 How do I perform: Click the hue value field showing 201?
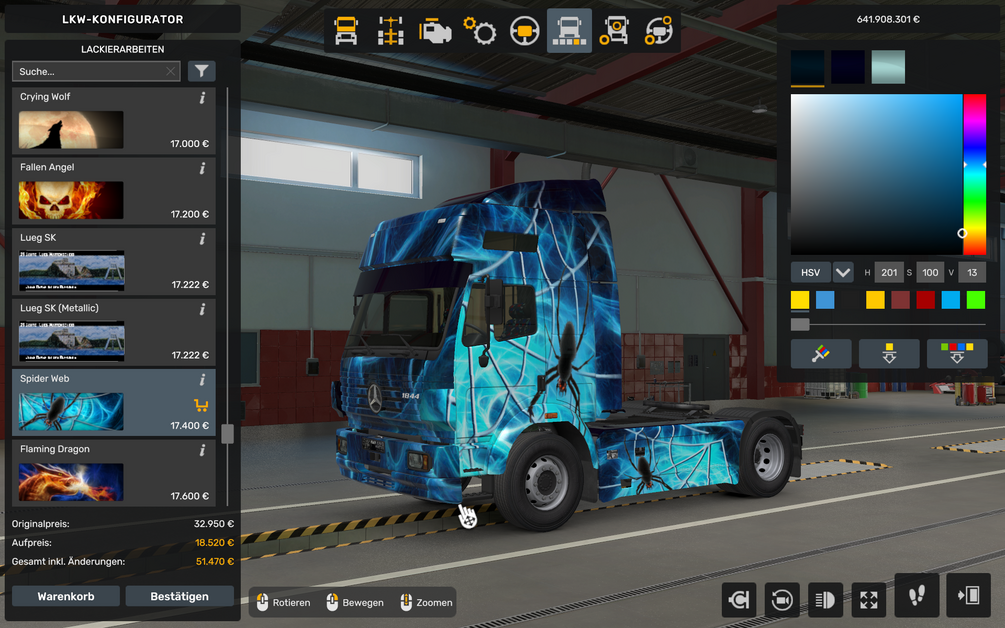pyautogui.click(x=889, y=272)
